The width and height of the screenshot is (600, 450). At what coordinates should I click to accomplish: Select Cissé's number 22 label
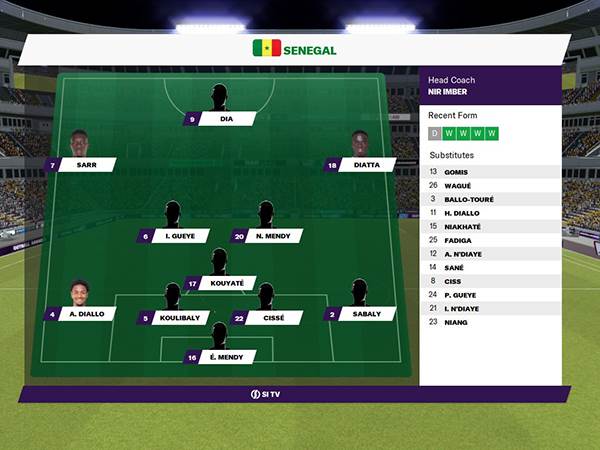click(266, 319)
